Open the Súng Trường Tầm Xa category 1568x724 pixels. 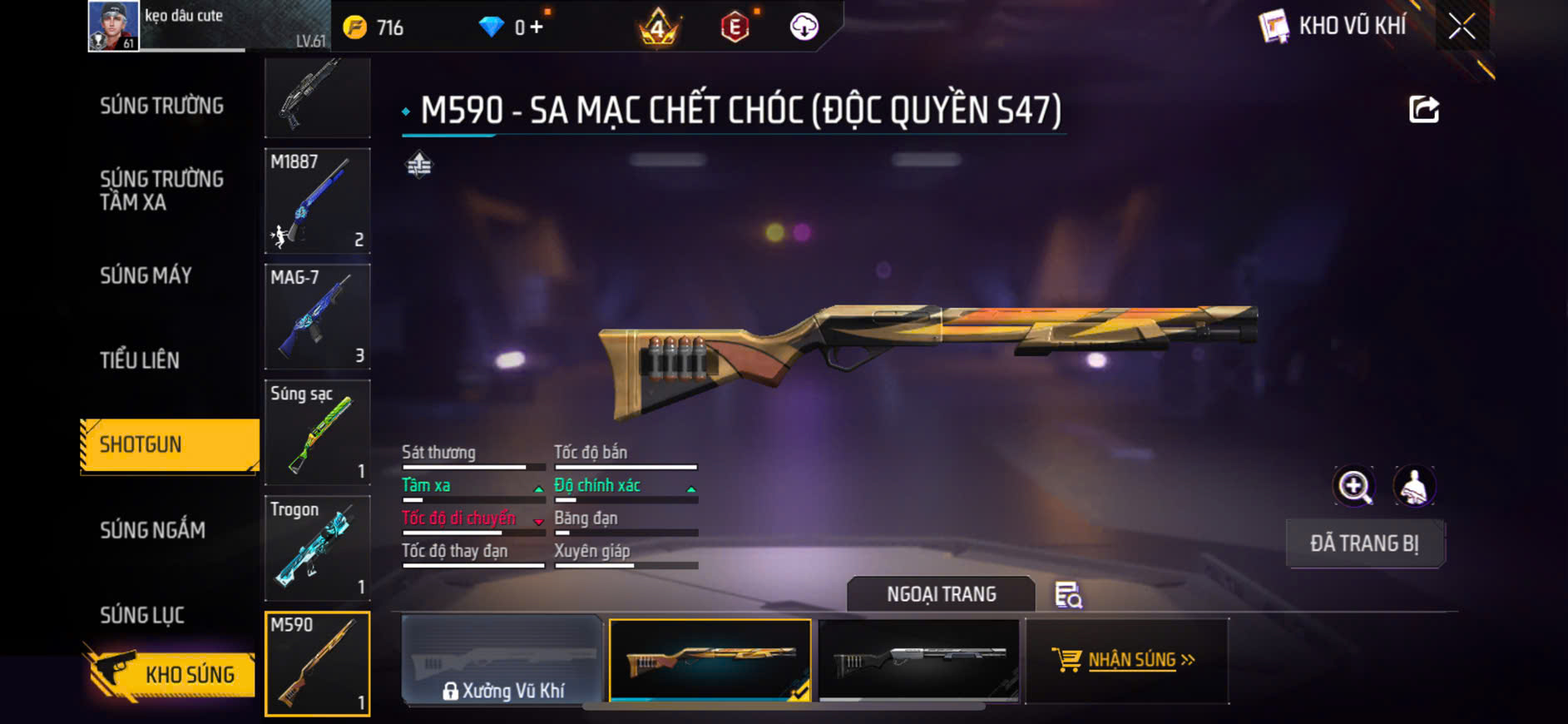(161, 191)
